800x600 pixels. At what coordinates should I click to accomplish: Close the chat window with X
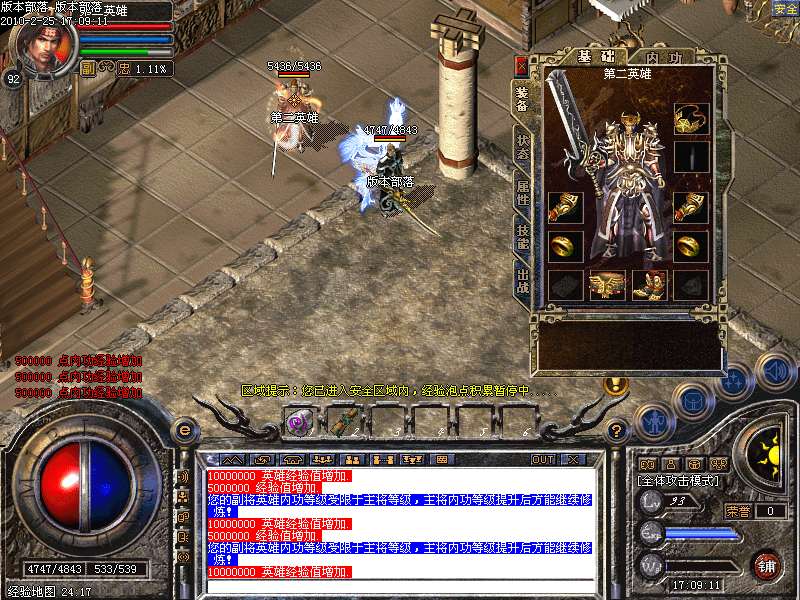click(573, 460)
